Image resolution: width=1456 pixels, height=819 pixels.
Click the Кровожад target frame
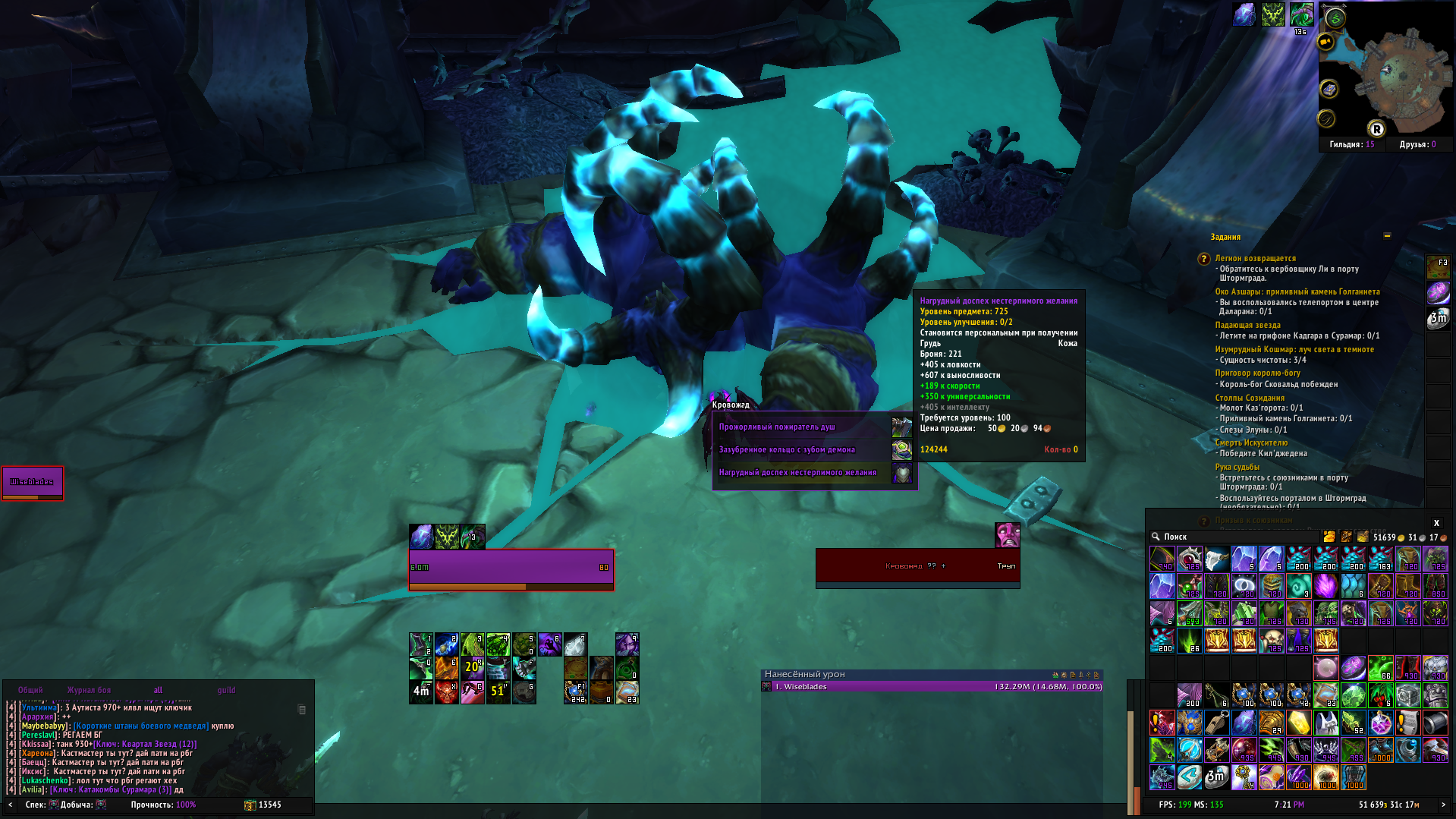[x=917, y=566]
